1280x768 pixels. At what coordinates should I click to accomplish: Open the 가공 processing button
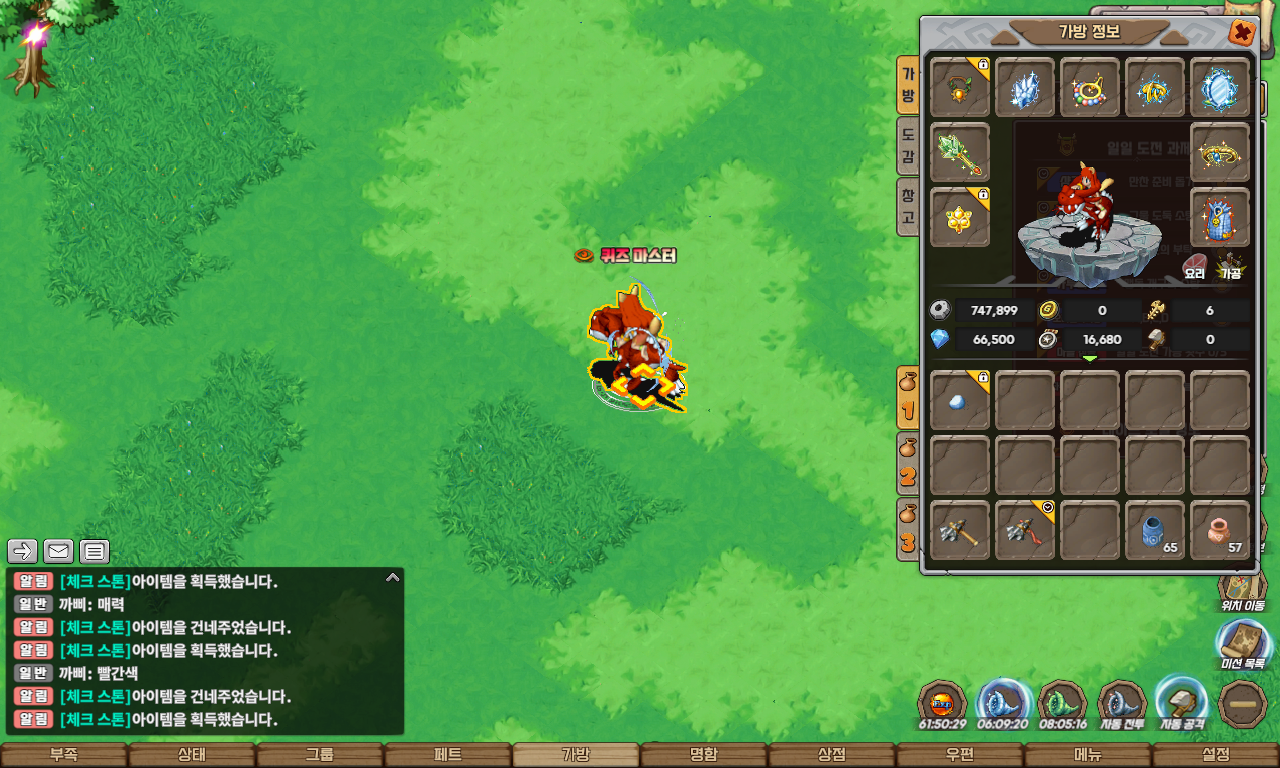[1230, 267]
